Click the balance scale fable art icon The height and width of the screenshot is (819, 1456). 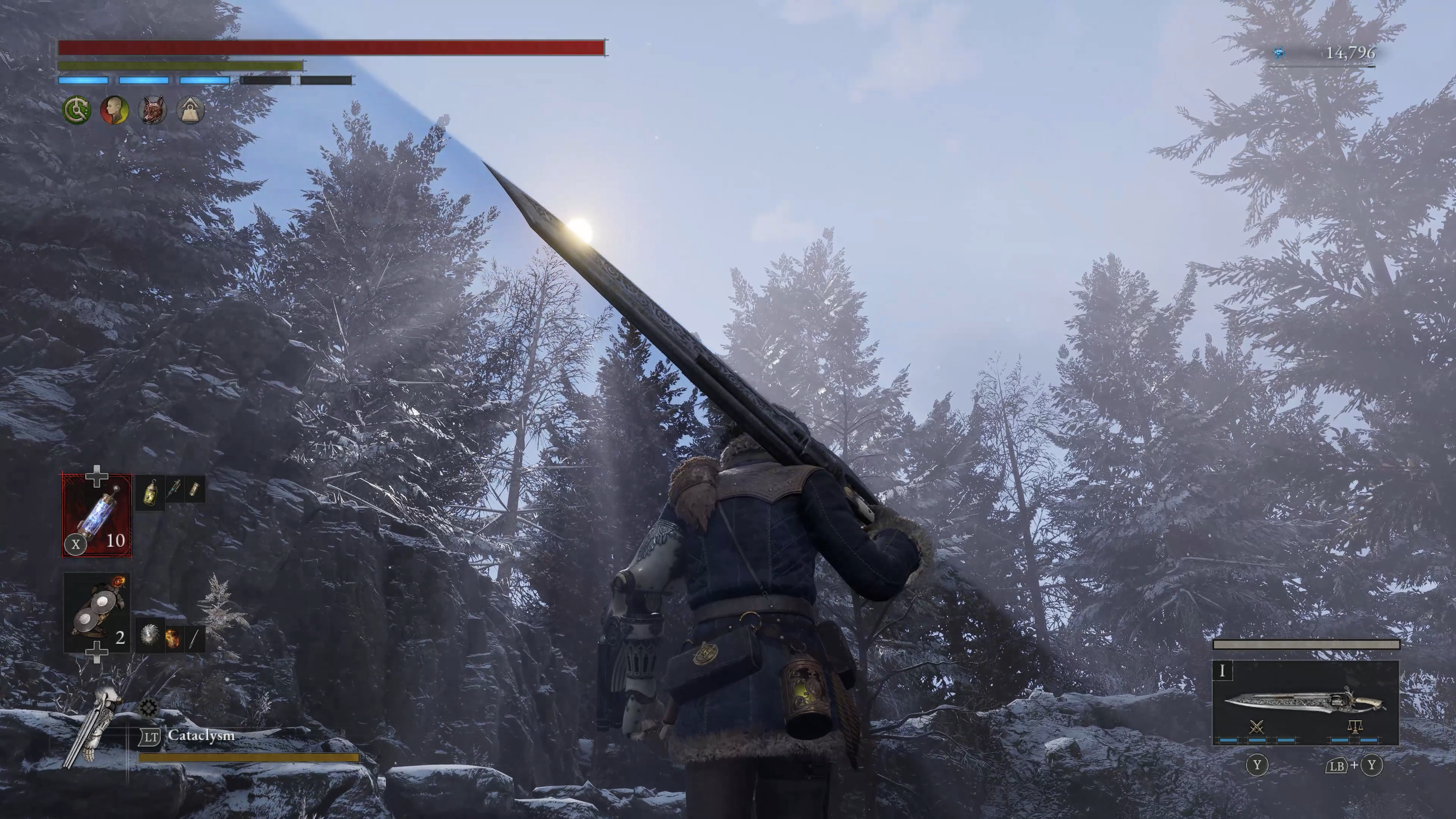(x=1355, y=727)
